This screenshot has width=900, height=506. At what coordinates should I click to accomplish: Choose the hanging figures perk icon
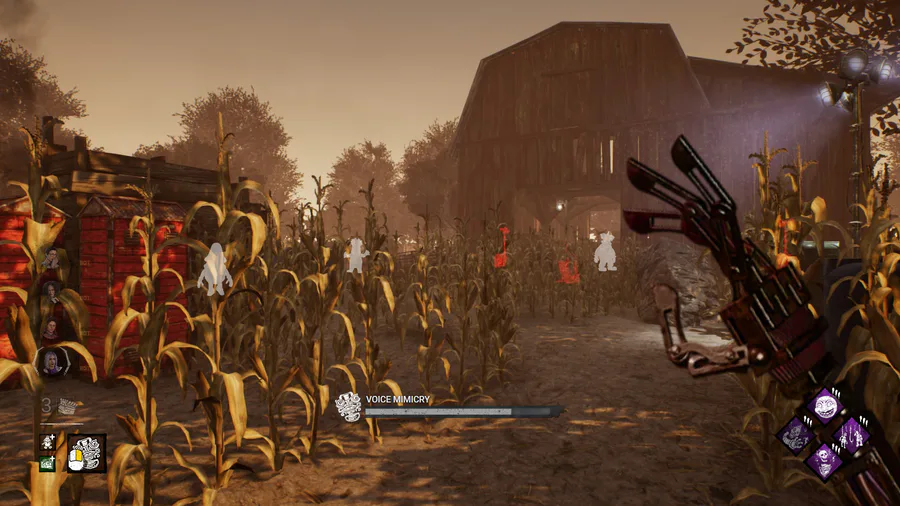(x=852, y=435)
